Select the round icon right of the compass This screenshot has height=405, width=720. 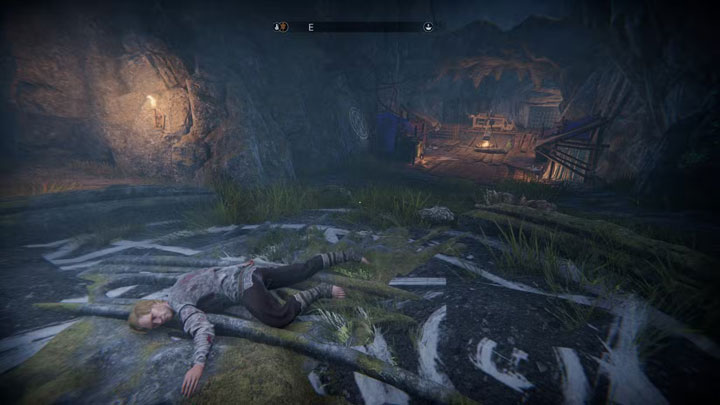(428, 27)
